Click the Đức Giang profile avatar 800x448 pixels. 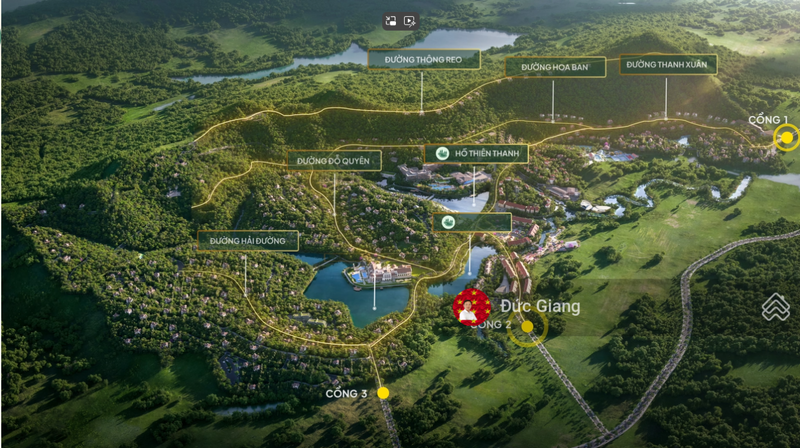point(470,307)
